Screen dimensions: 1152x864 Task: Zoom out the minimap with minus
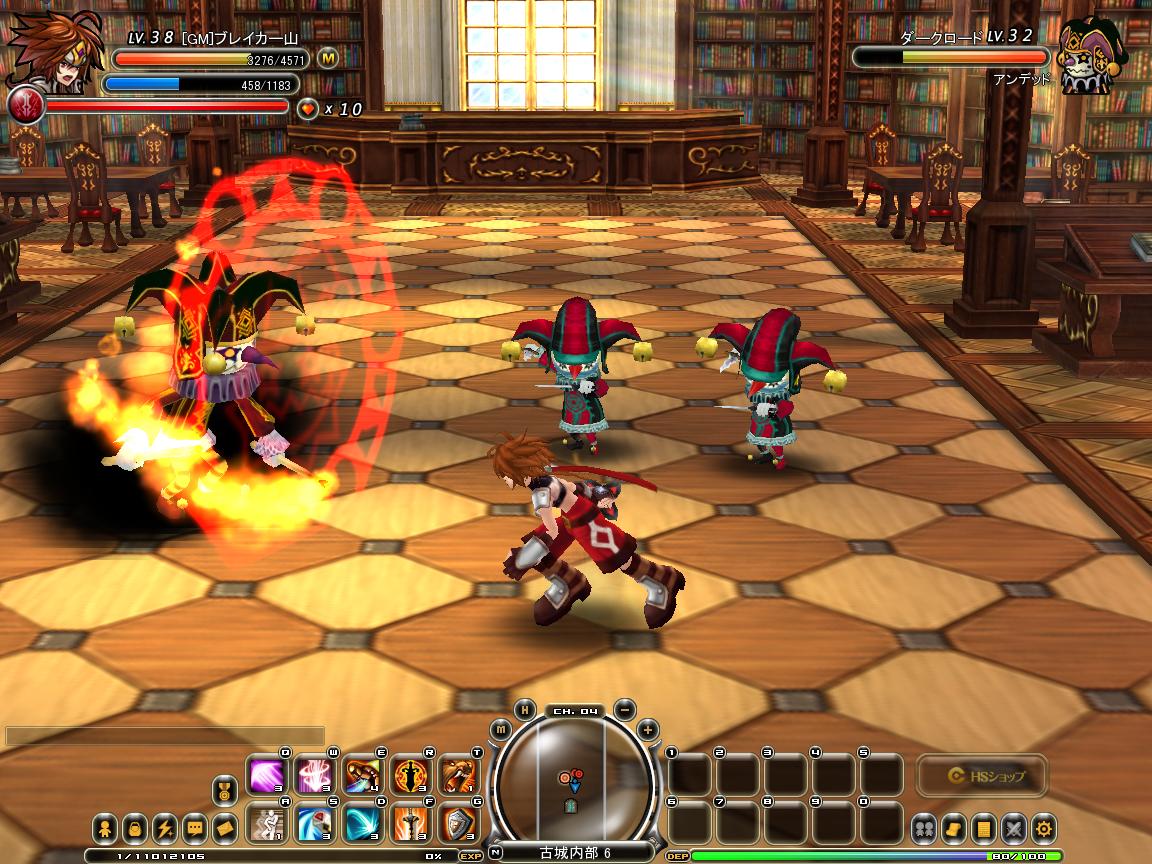pyautogui.click(x=624, y=709)
